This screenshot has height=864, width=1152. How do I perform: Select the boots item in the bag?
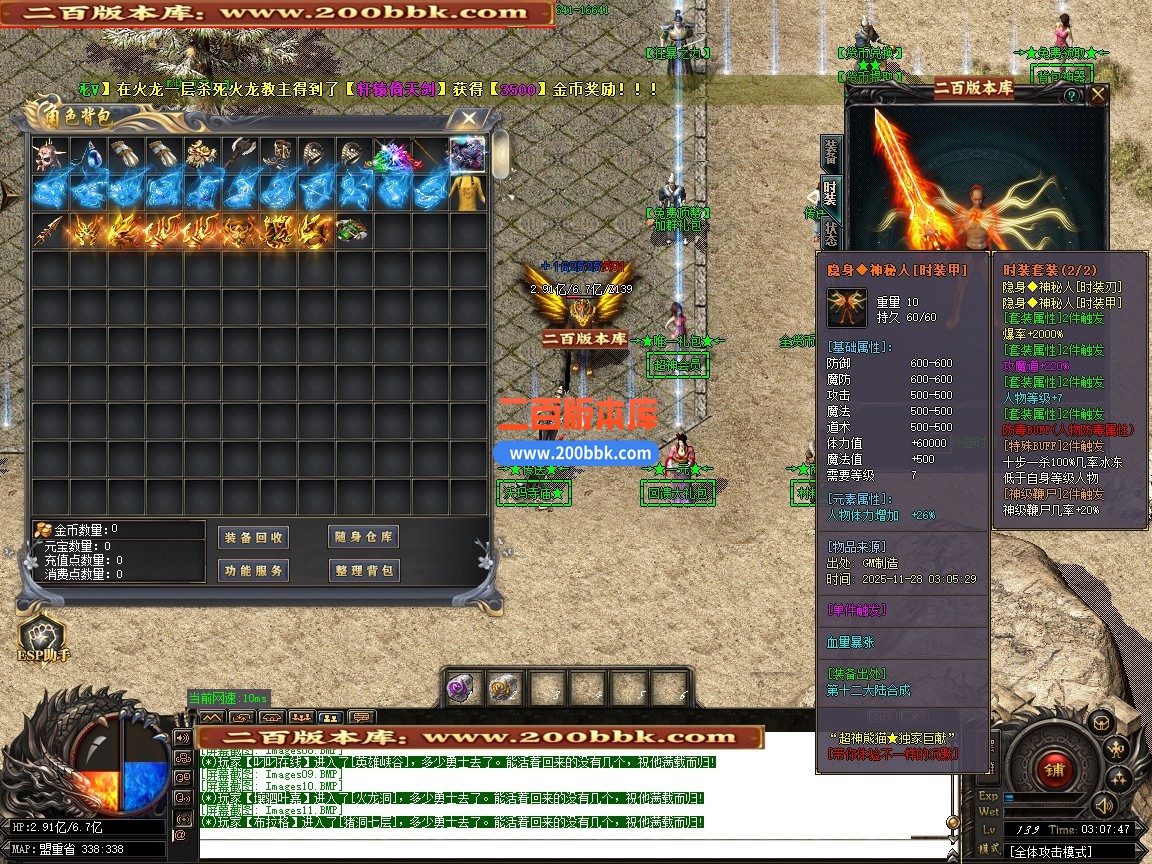pyautogui.click(x=277, y=155)
